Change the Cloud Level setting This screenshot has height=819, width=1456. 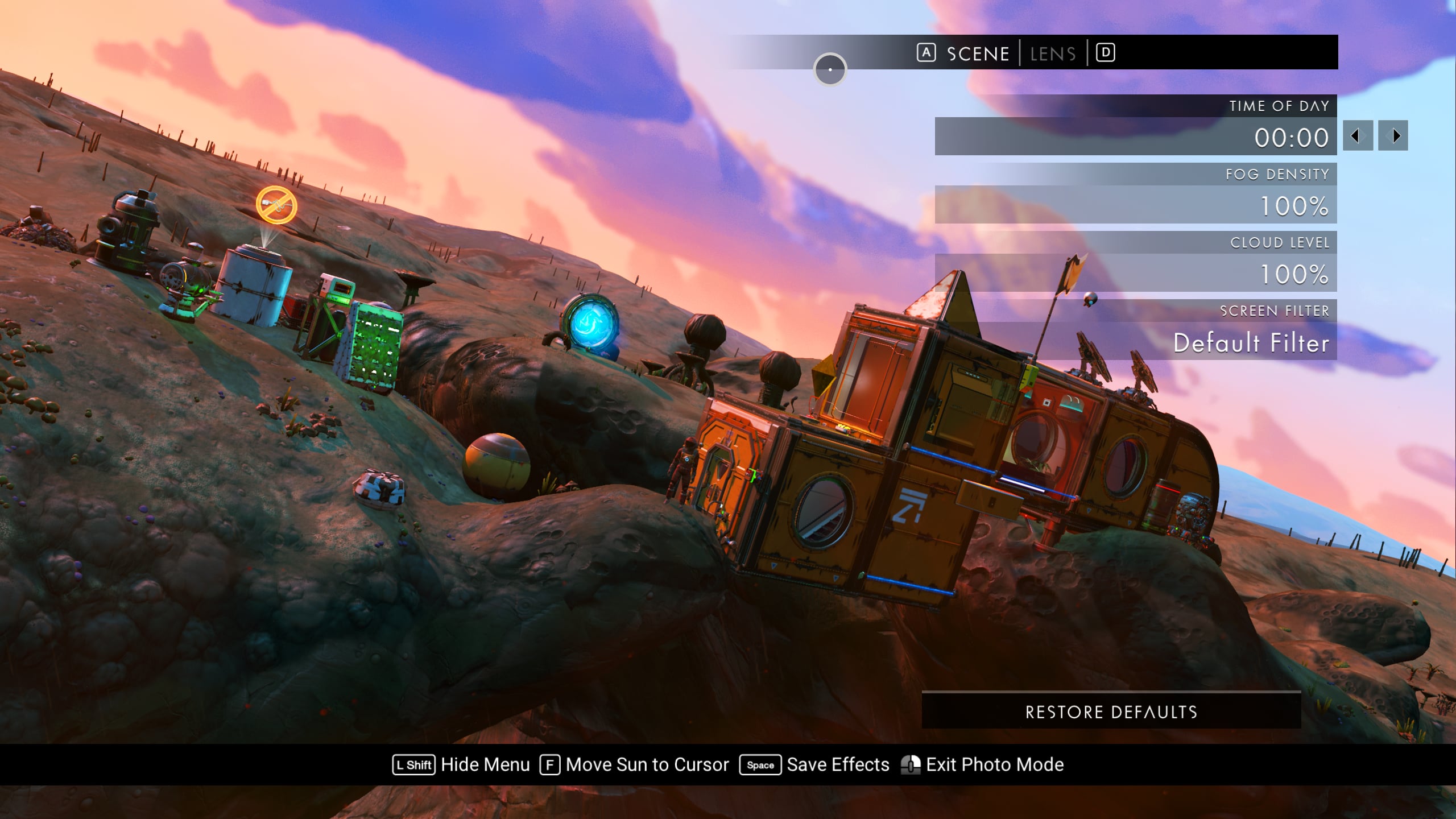tap(1135, 273)
